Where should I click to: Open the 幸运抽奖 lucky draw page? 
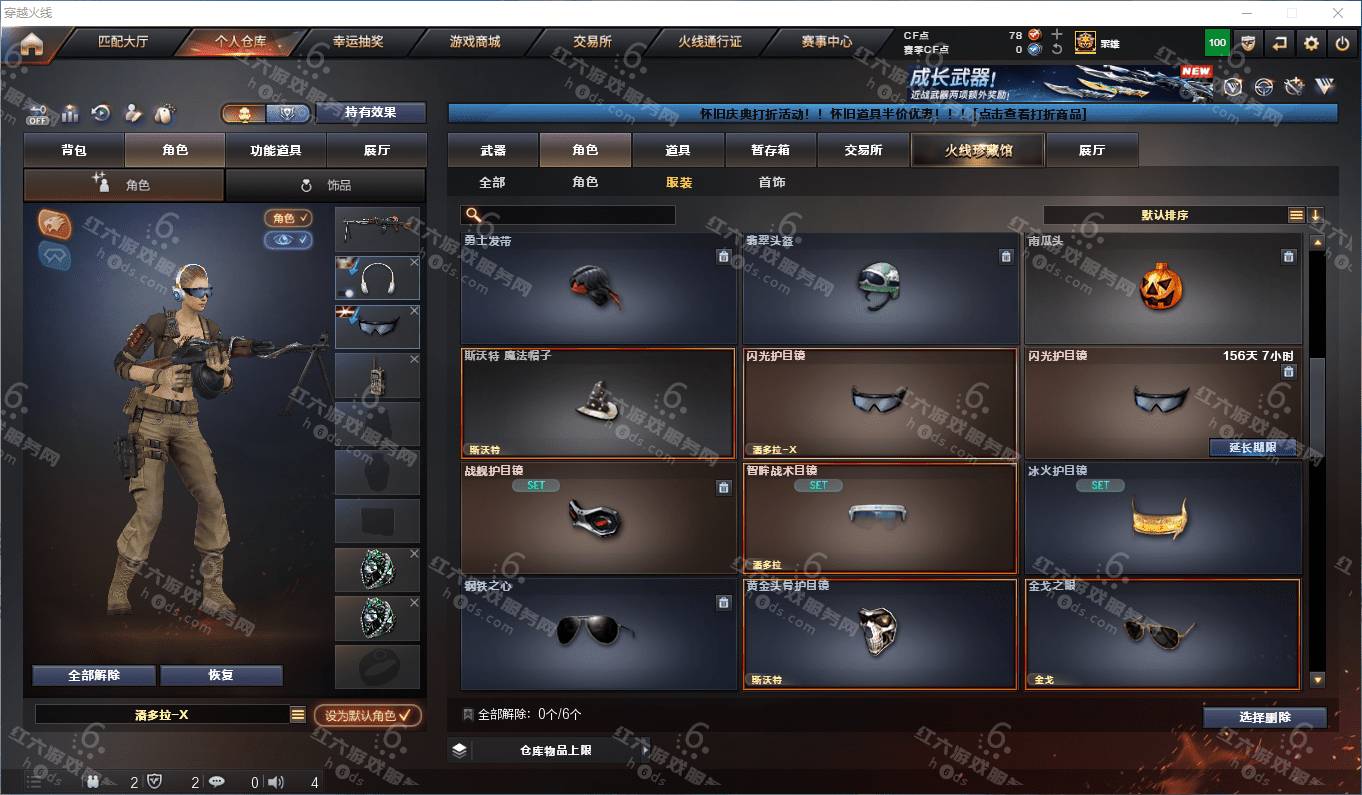click(357, 42)
